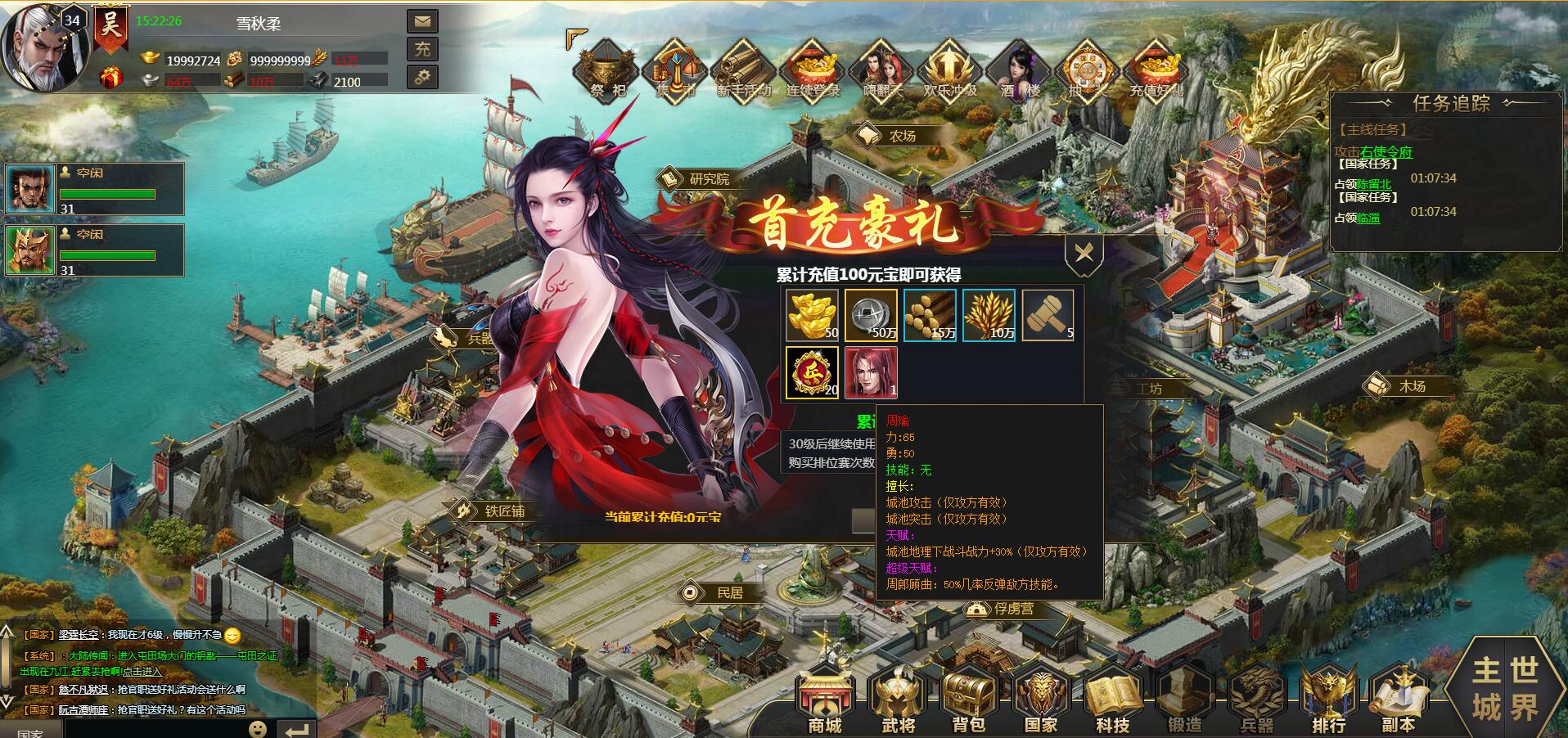Open the 祭祀 sacrifice activity

(606, 71)
